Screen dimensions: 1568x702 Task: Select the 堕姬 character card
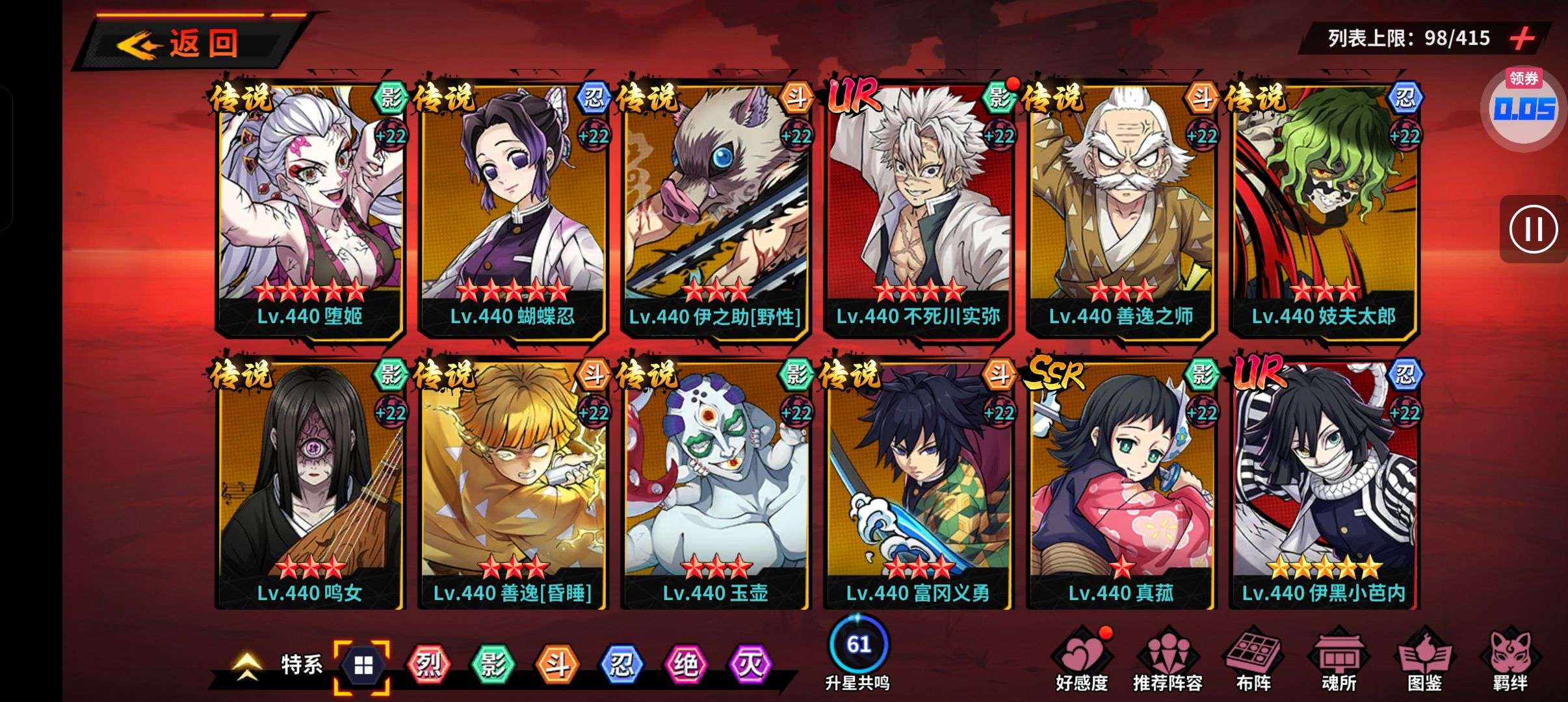[310, 208]
